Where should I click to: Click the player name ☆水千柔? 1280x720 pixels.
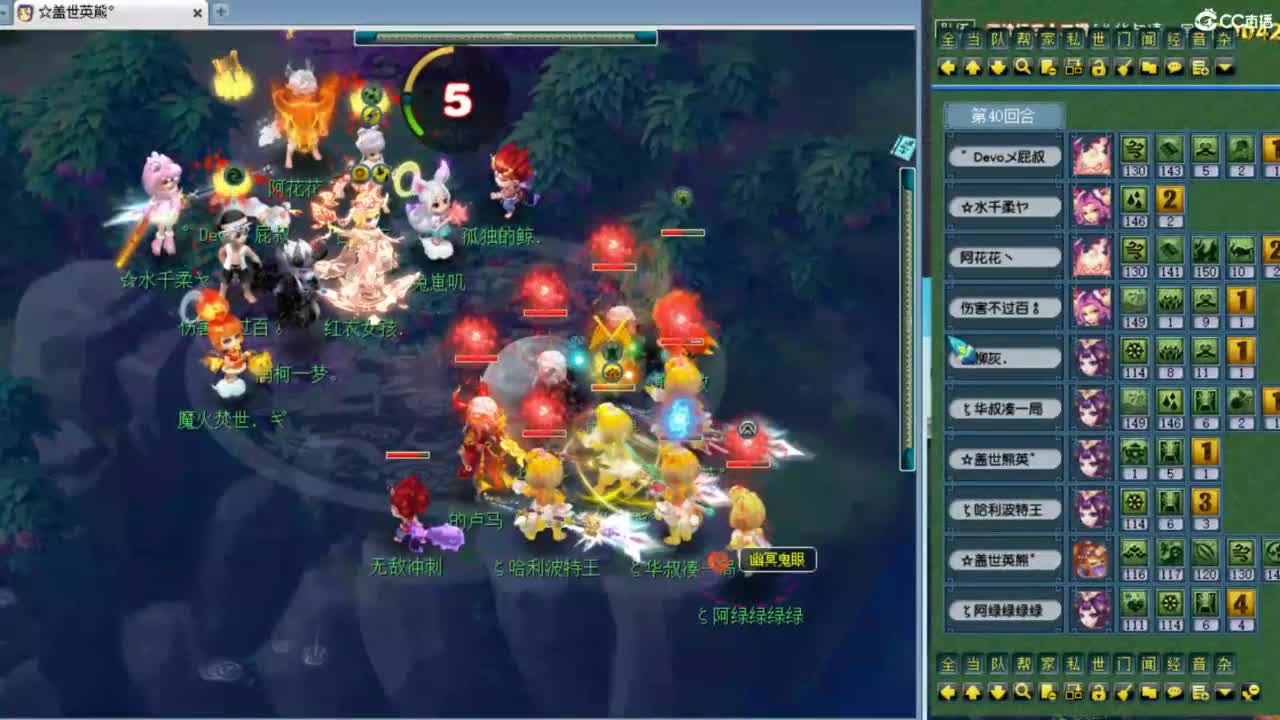click(x=1003, y=206)
